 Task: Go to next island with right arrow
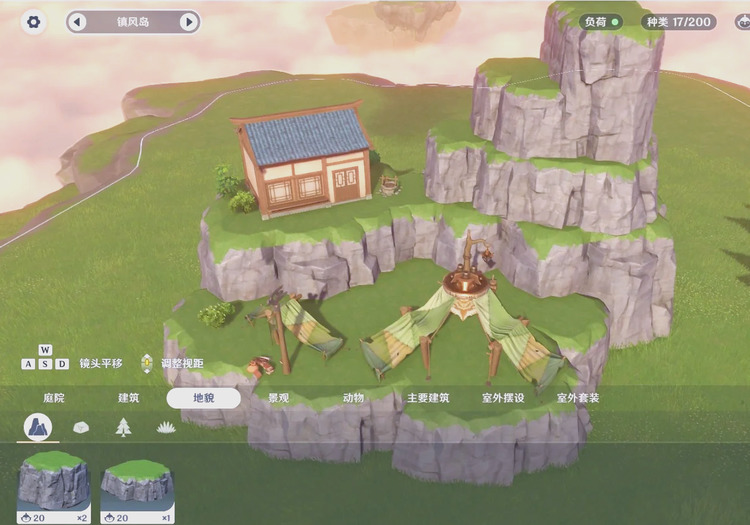click(188, 22)
